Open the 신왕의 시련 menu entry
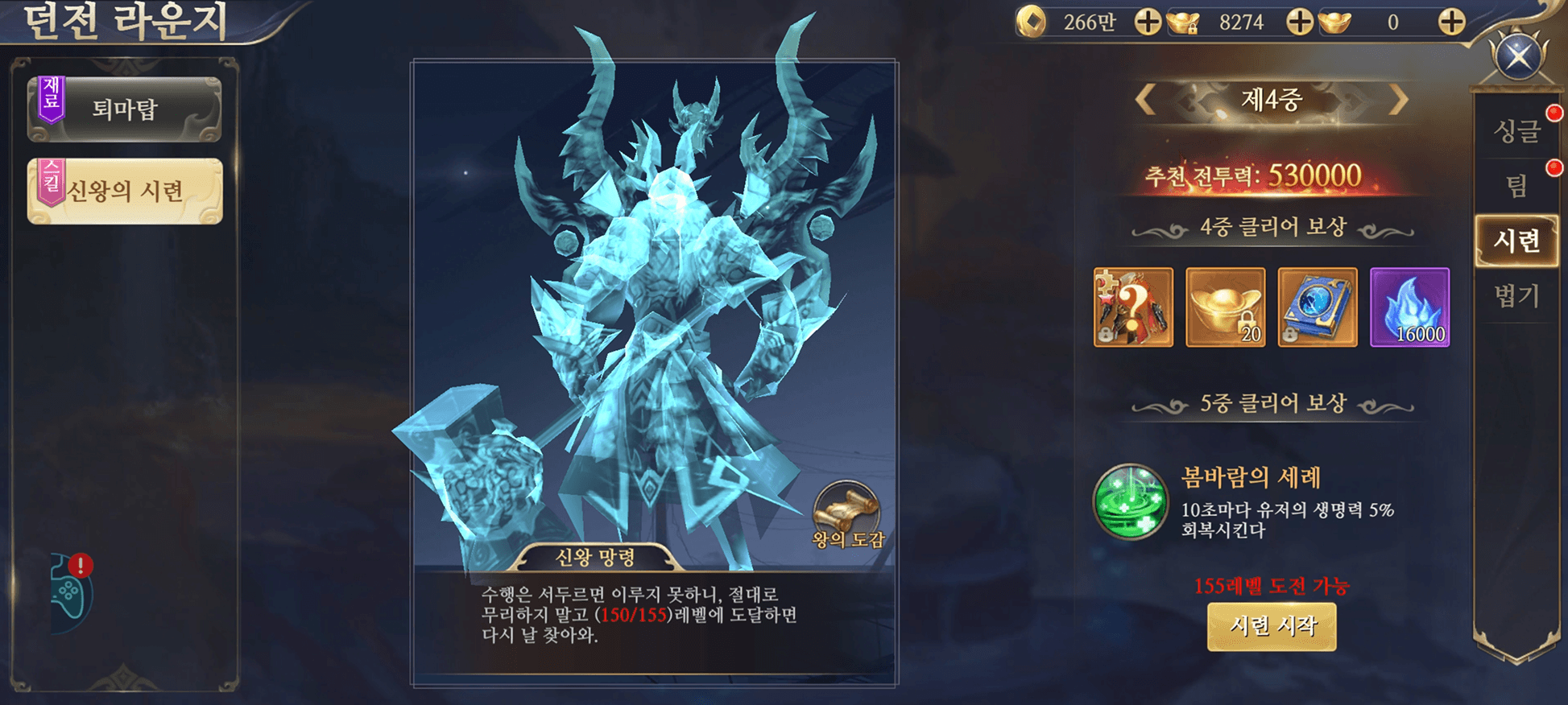1568x705 pixels. click(x=126, y=191)
